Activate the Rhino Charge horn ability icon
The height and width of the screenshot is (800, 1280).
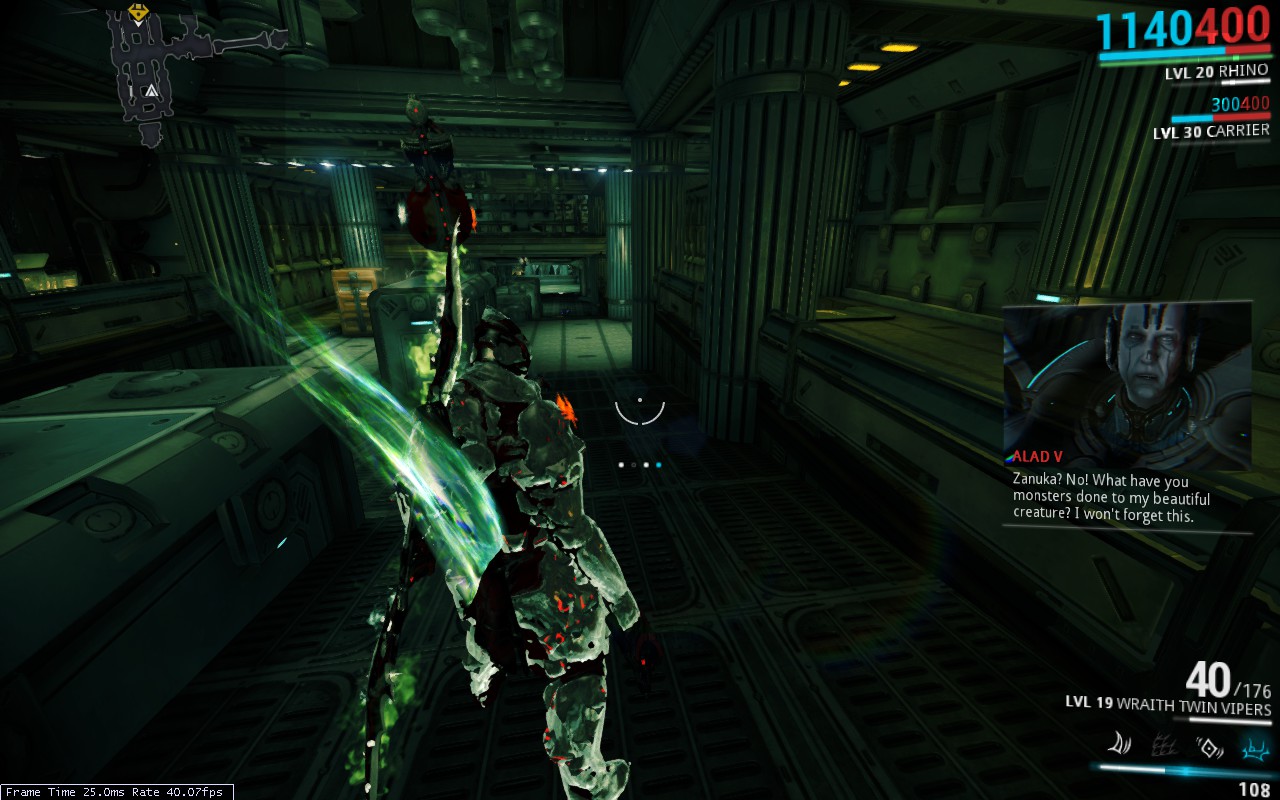(x=1118, y=744)
